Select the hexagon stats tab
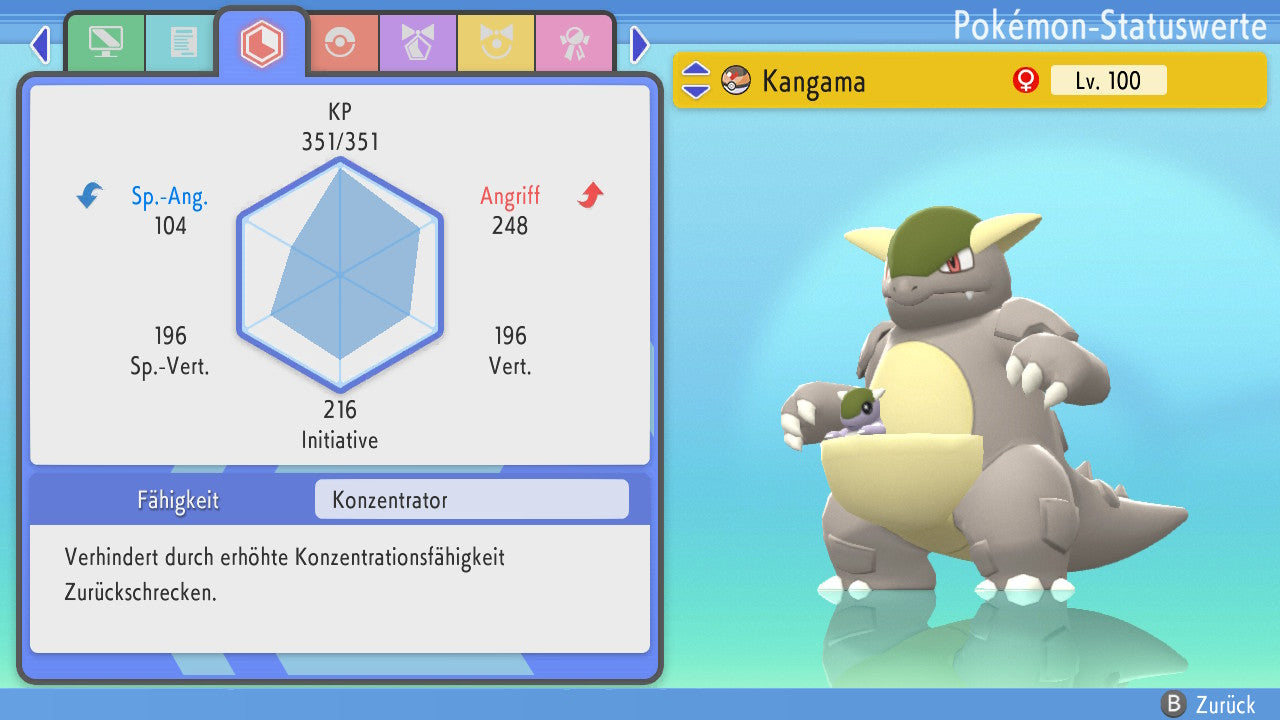The image size is (1280, 720). tap(262, 43)
